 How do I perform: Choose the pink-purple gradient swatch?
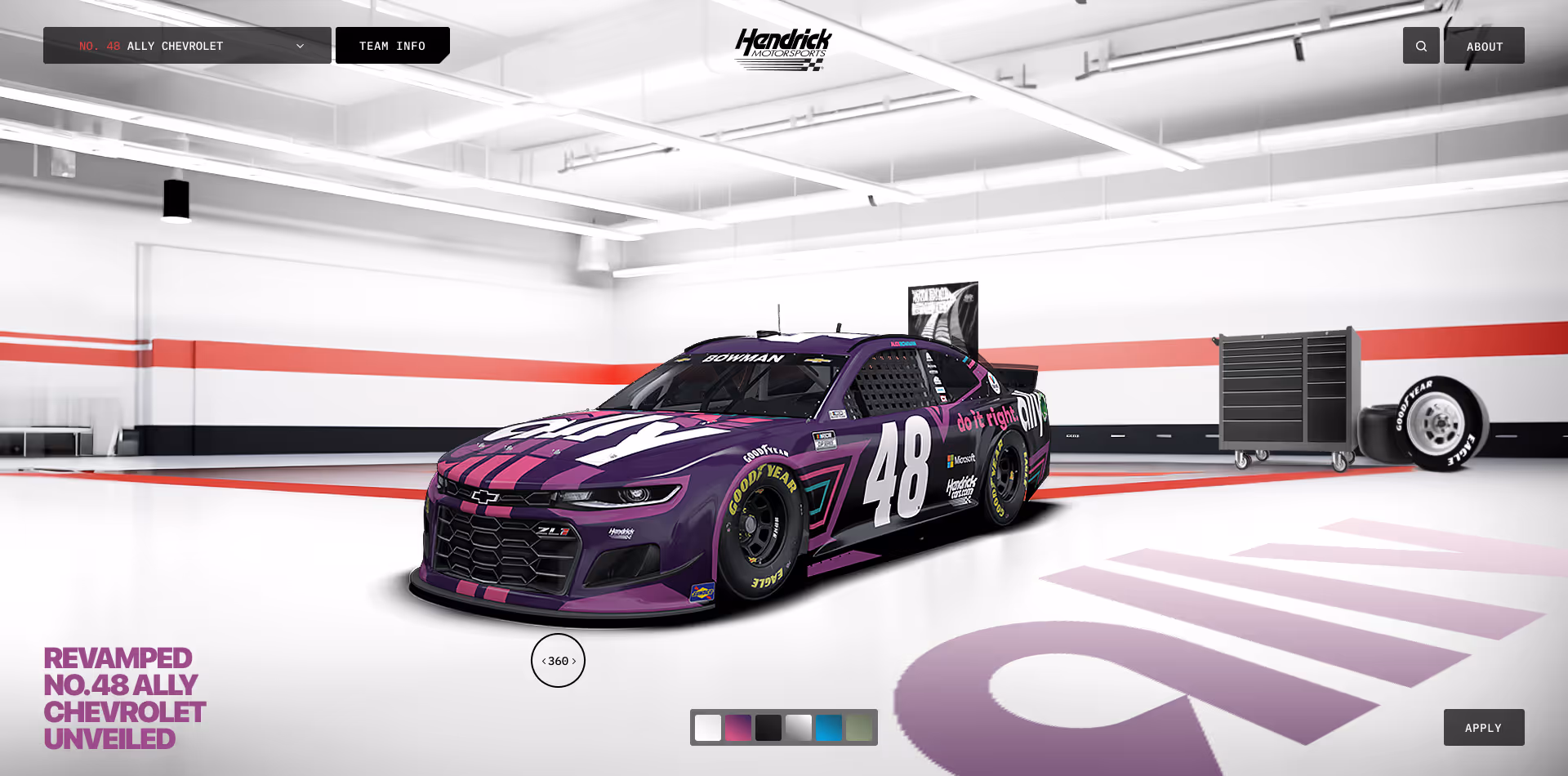point(738,728)
